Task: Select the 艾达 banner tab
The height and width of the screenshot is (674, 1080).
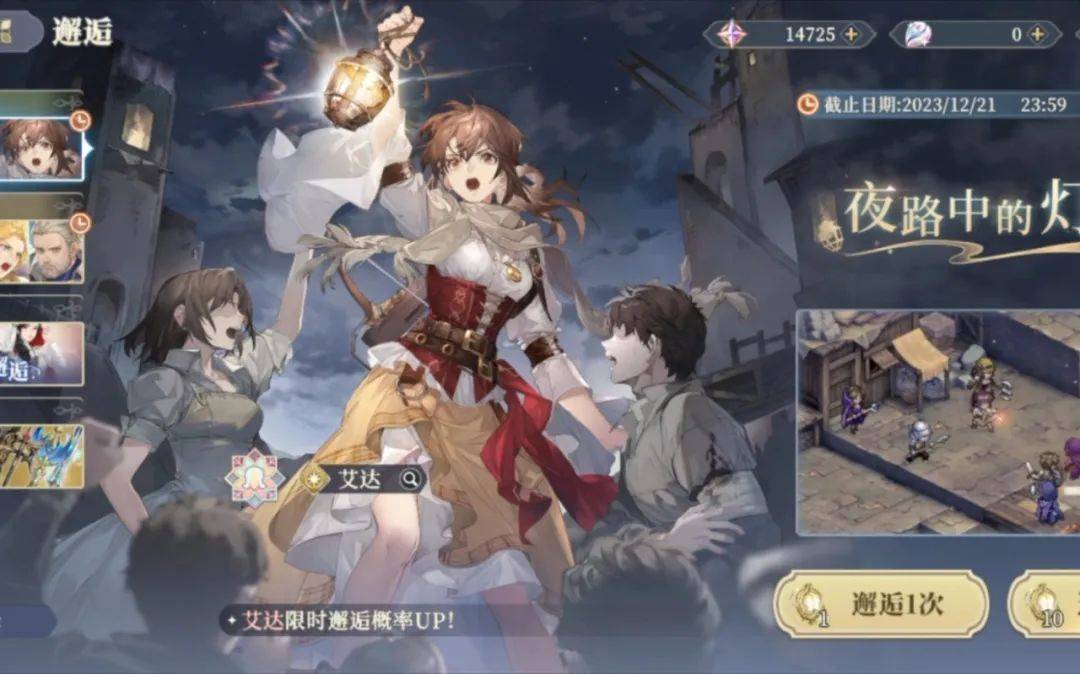Action: click(x=40, y=148)
